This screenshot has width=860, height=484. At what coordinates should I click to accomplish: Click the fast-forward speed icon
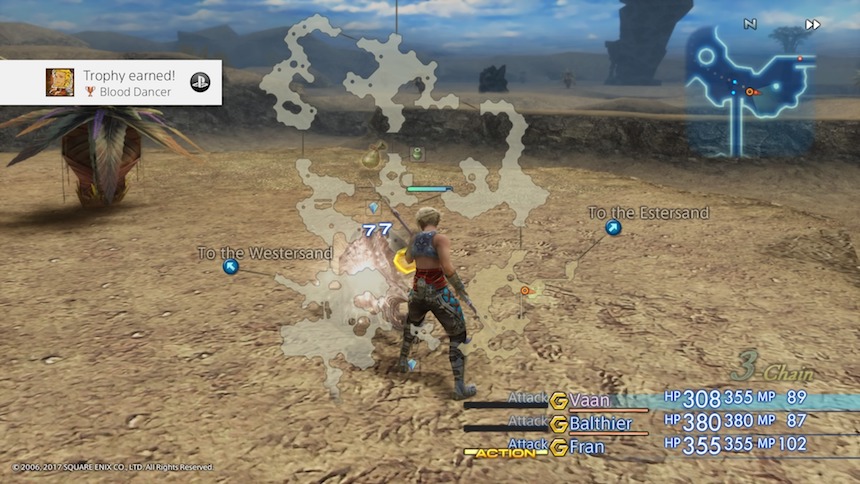(x=813, y=24)
